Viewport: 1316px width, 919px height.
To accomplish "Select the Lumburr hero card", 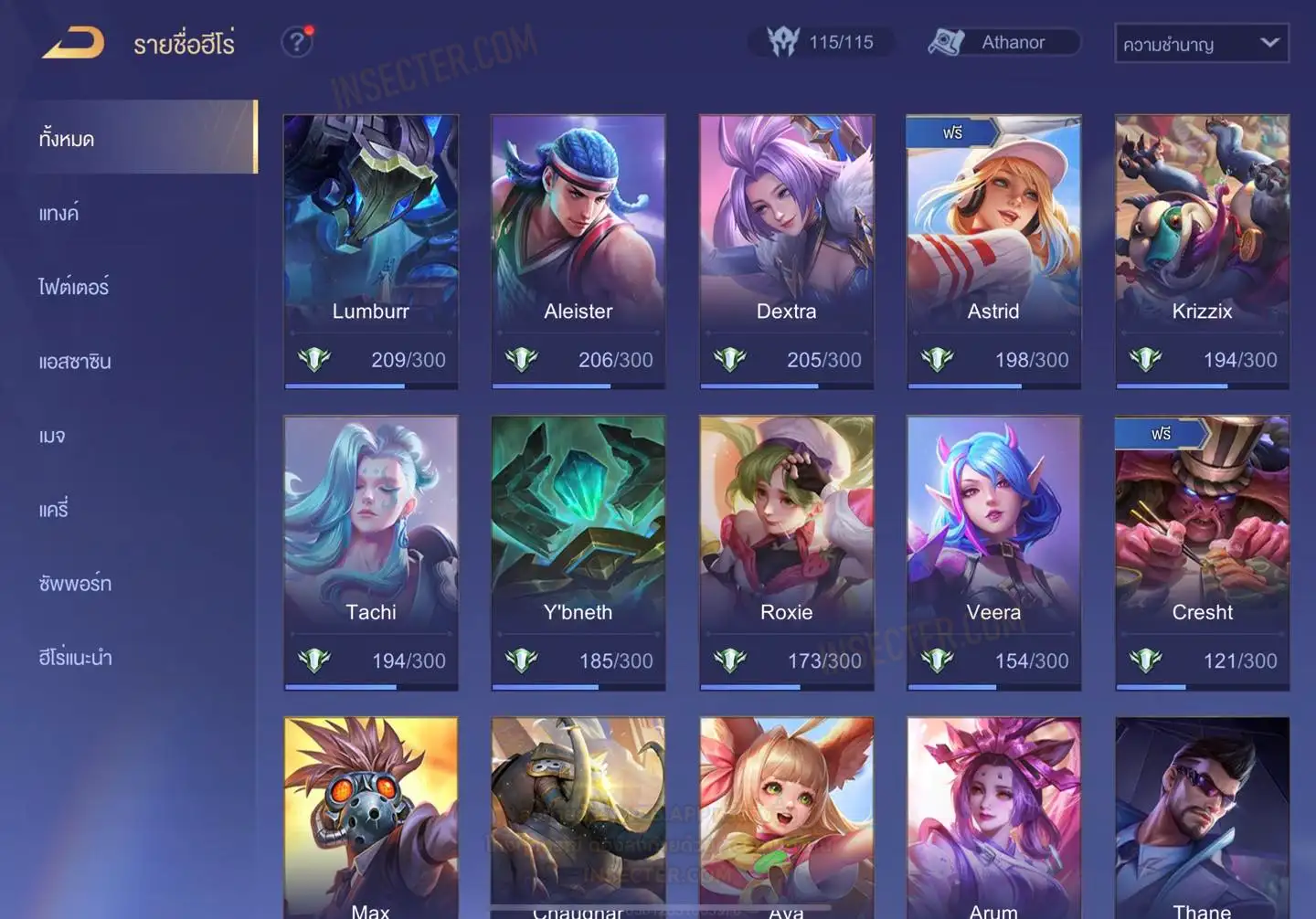I will tap(370, 251).
